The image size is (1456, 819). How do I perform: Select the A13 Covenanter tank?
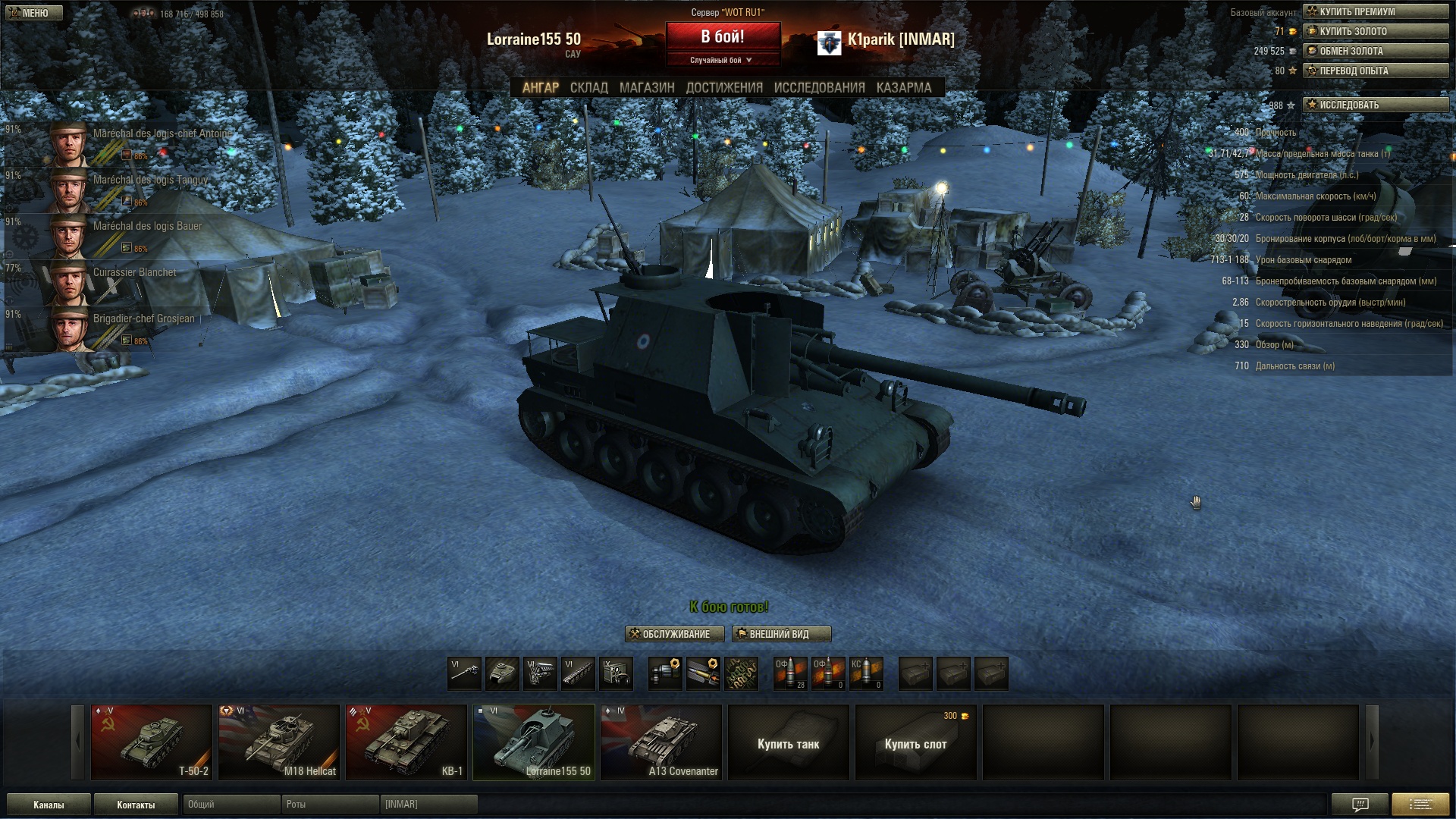click(x=661, y=742)
